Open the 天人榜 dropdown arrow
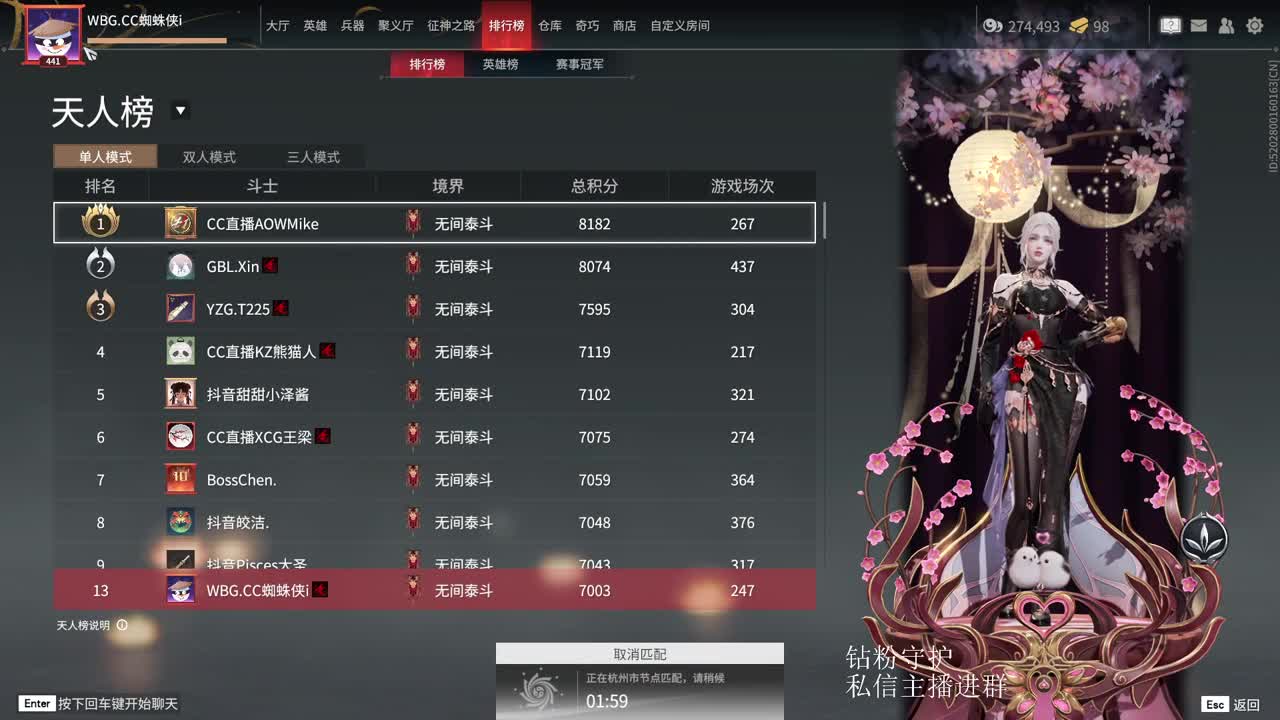Screen dimensions: 1280x720 181,111
